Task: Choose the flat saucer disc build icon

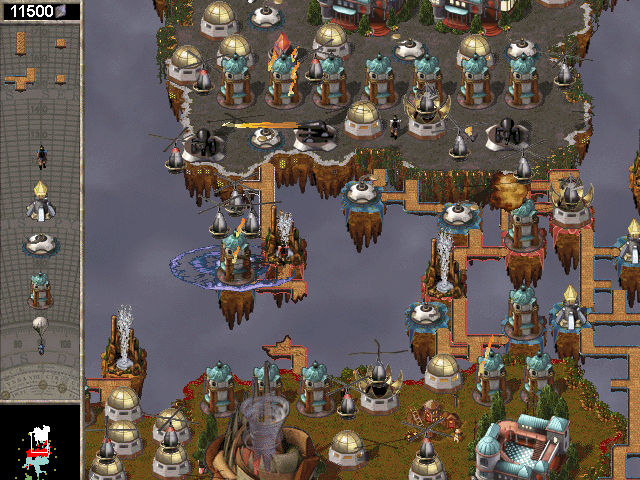Action: click(x=40, y=244)
